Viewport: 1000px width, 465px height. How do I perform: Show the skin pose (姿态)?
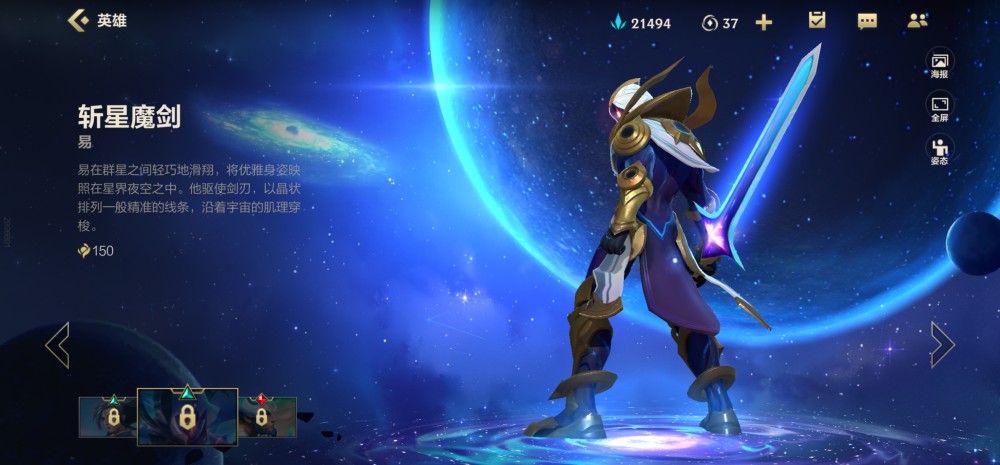tap(939, 151)
